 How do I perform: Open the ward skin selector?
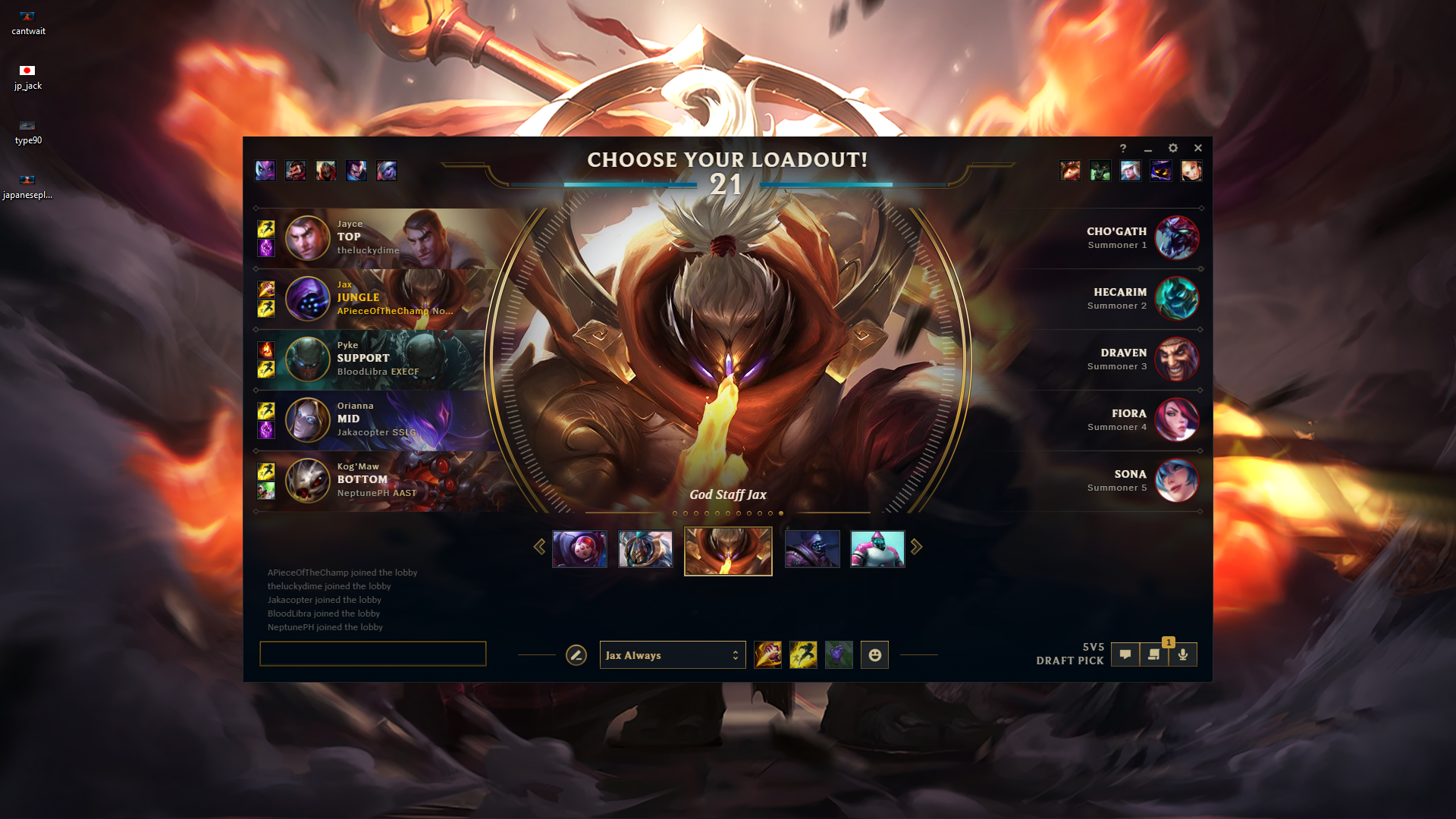839,654
